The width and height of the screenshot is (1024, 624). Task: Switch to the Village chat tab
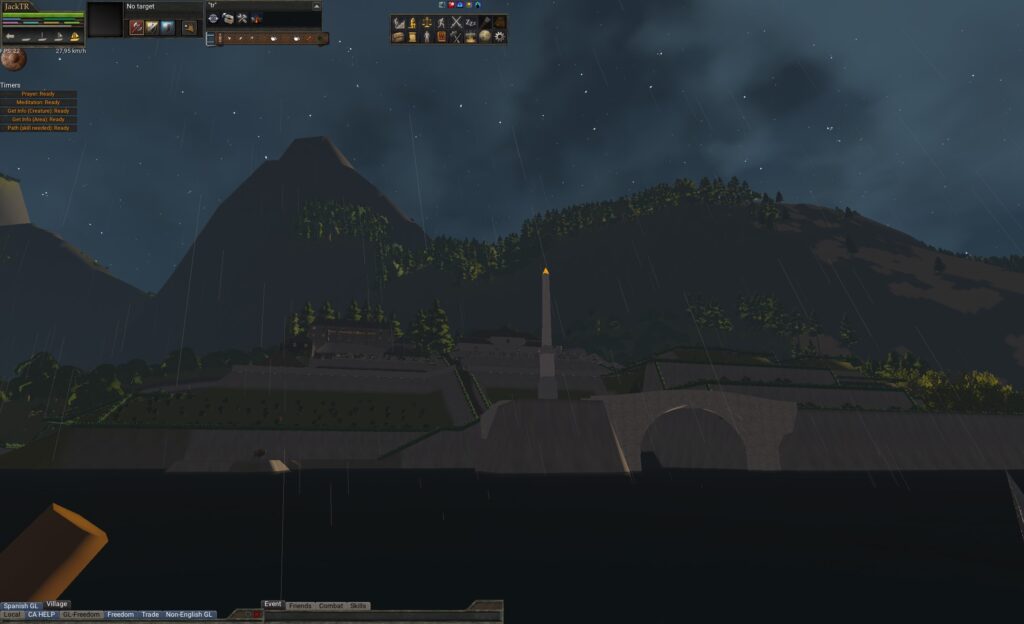57,604
